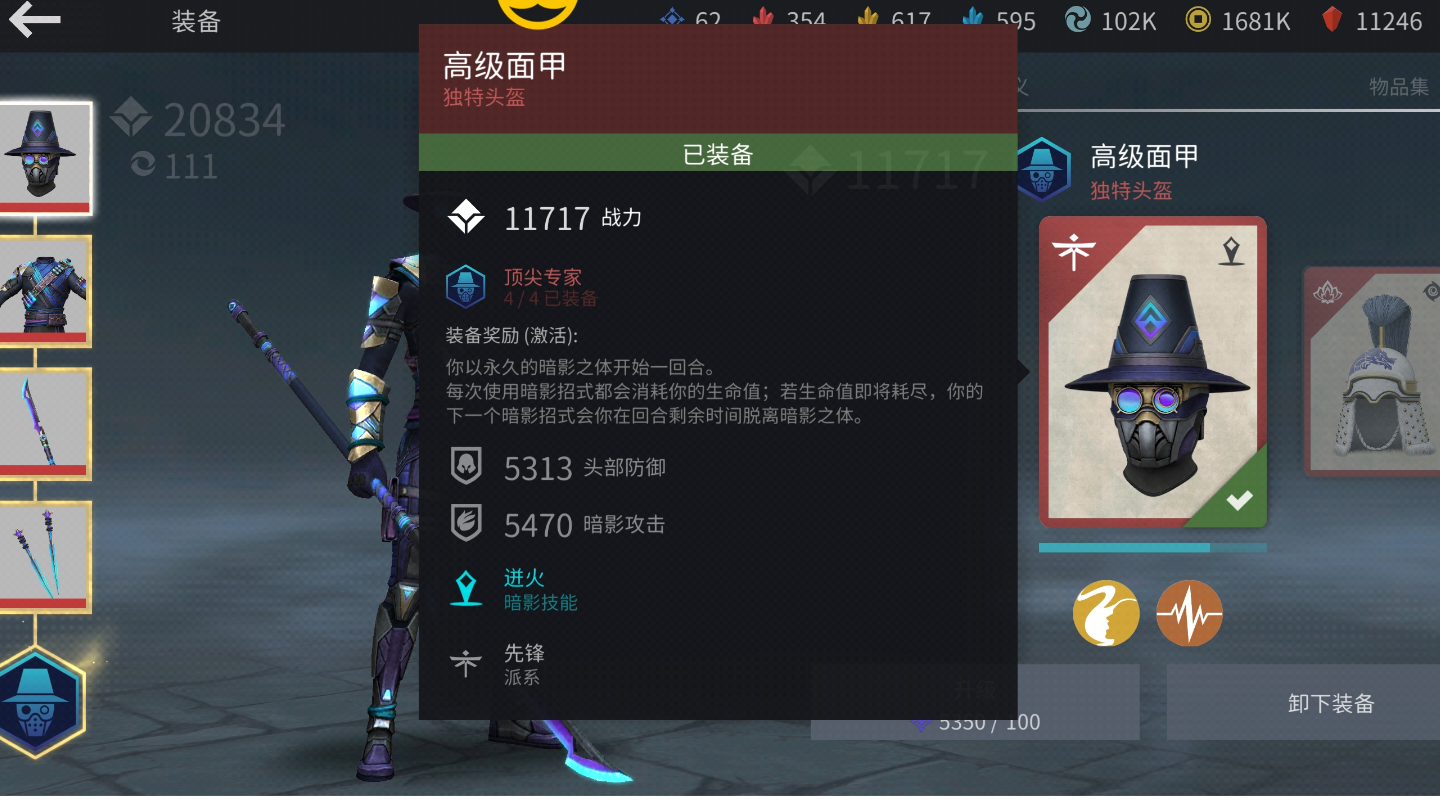Open the 顶尖专家 set bonus icon
This screenshot has width=1440, height=808.
[466, 288]
